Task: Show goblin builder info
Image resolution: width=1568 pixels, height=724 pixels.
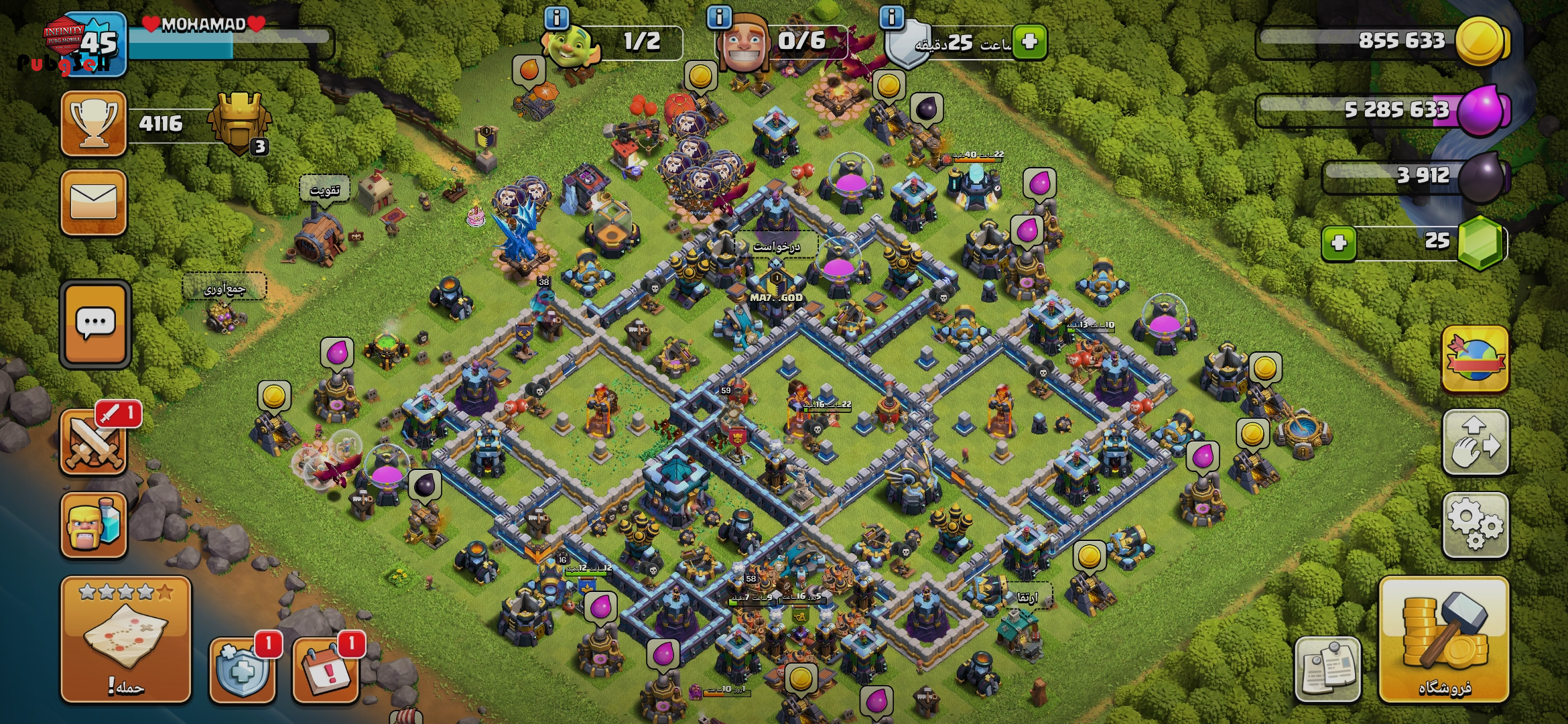Action: [x=556, y=17]
